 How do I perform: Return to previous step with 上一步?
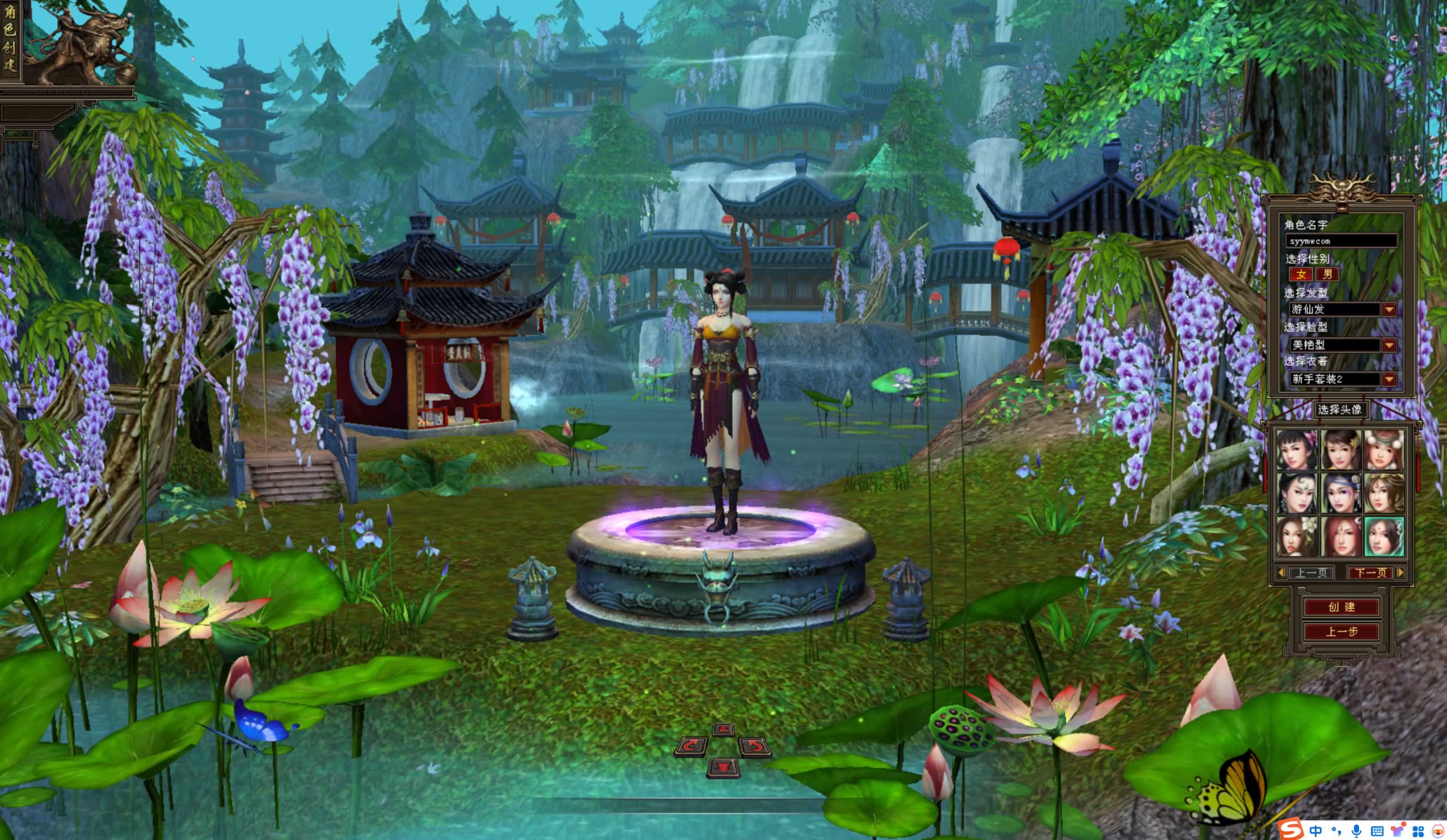(1341, 632)
